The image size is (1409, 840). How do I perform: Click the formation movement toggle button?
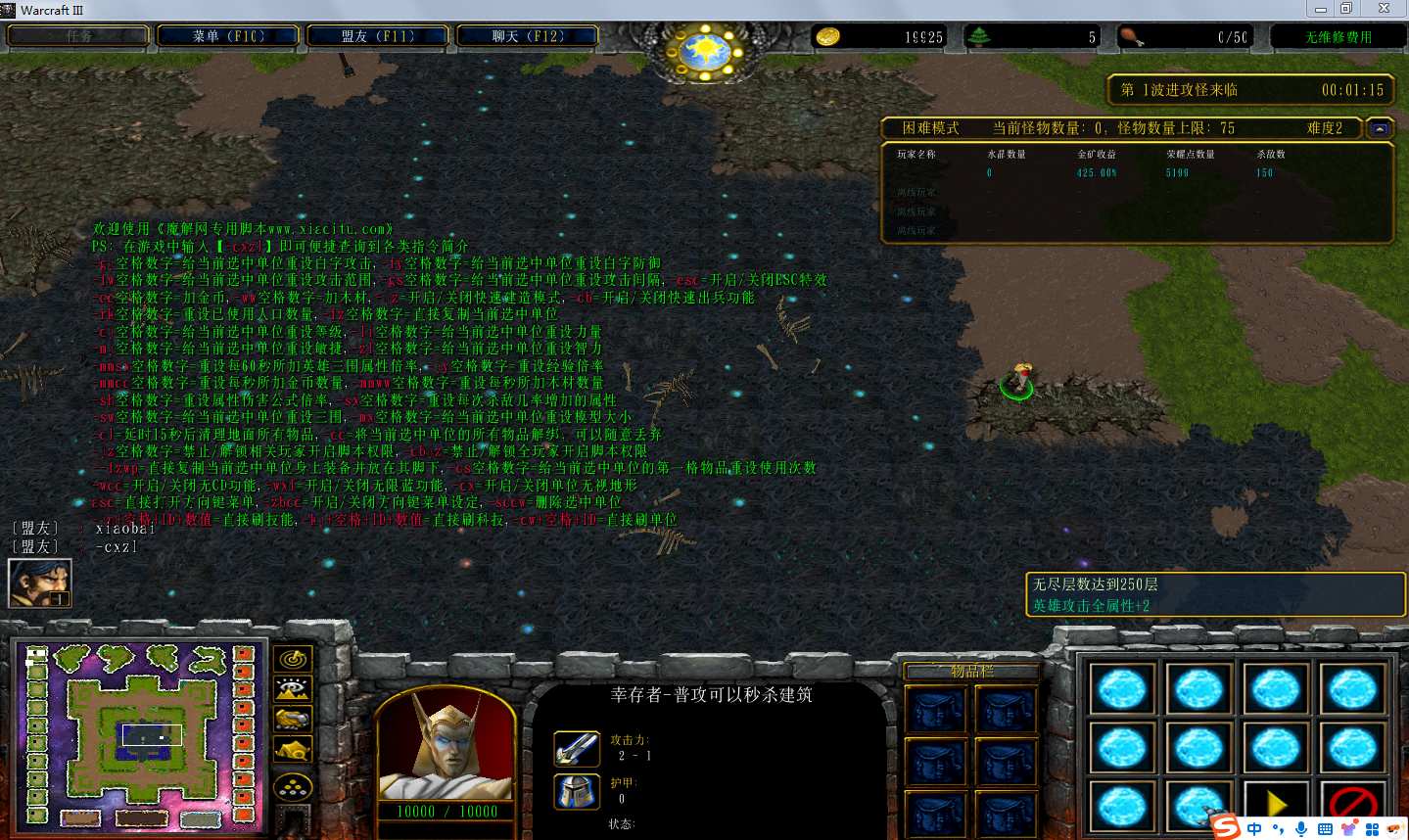click(293, 785)
